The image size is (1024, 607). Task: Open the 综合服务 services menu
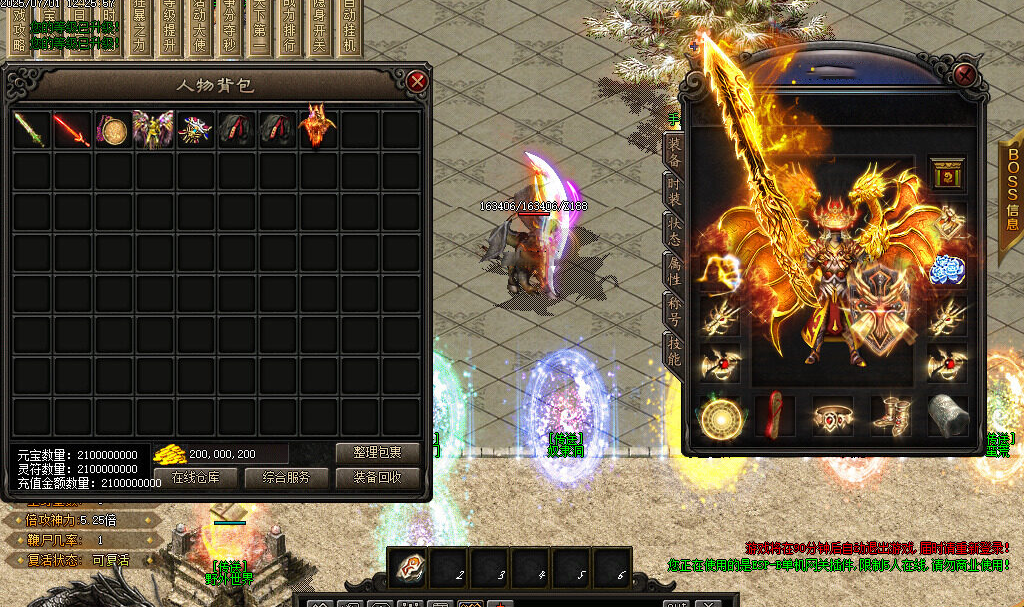pyautogui.click(x=286, y=478)
